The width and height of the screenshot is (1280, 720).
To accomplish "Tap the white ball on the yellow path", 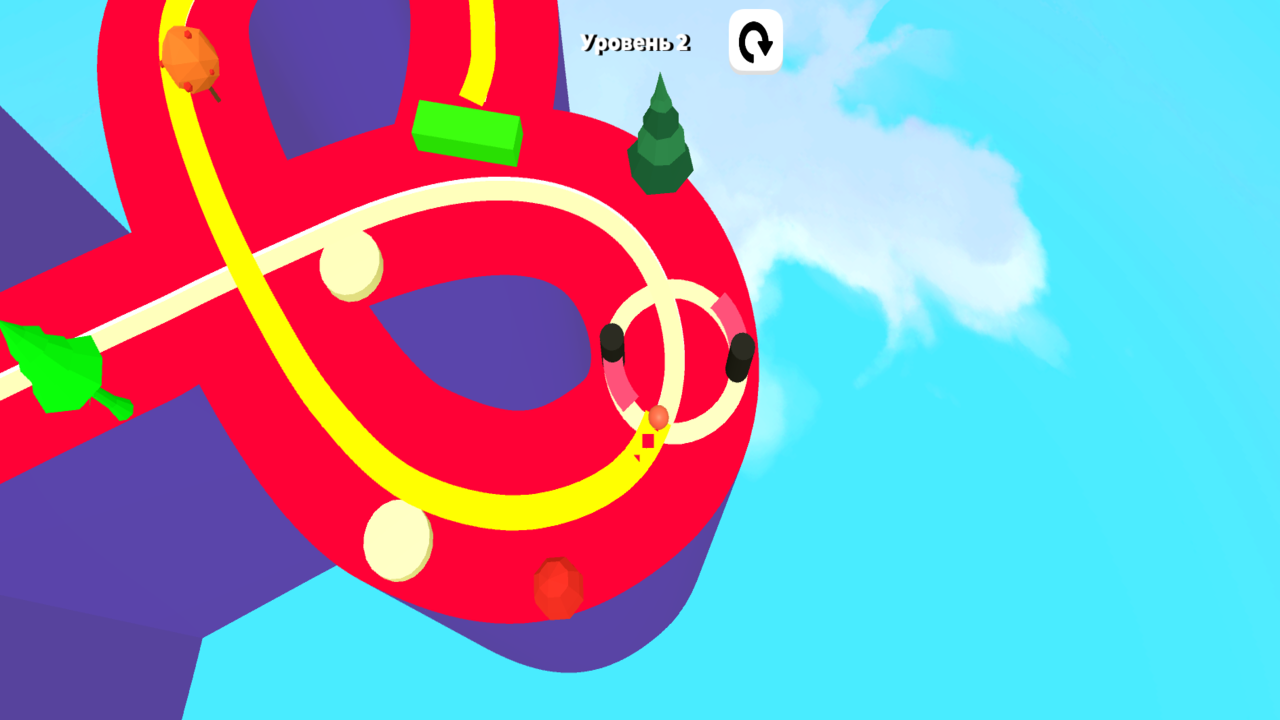I will 350,269.
